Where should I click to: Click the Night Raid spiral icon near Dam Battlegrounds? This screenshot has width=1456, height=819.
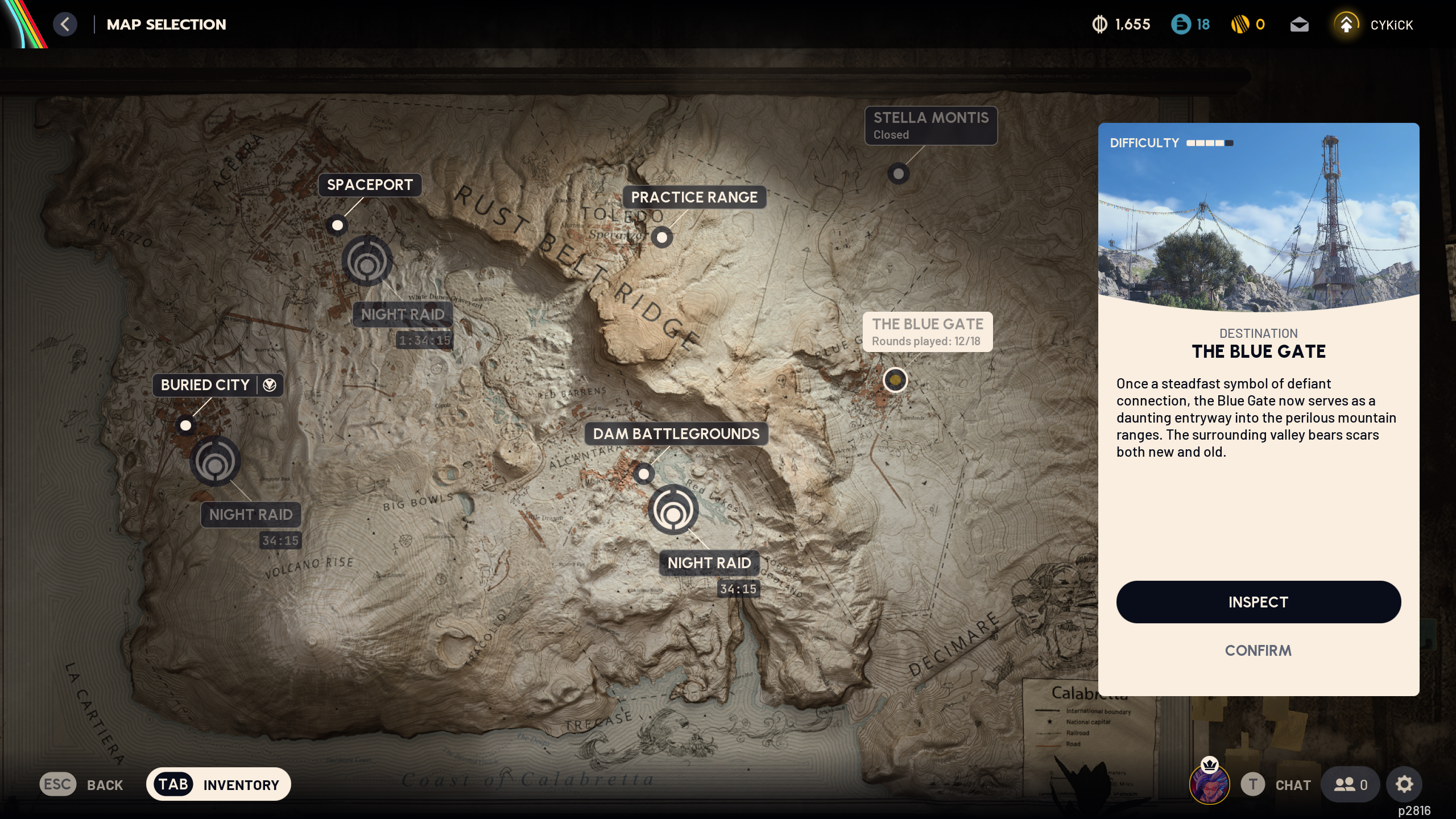(x=673, y=510)
